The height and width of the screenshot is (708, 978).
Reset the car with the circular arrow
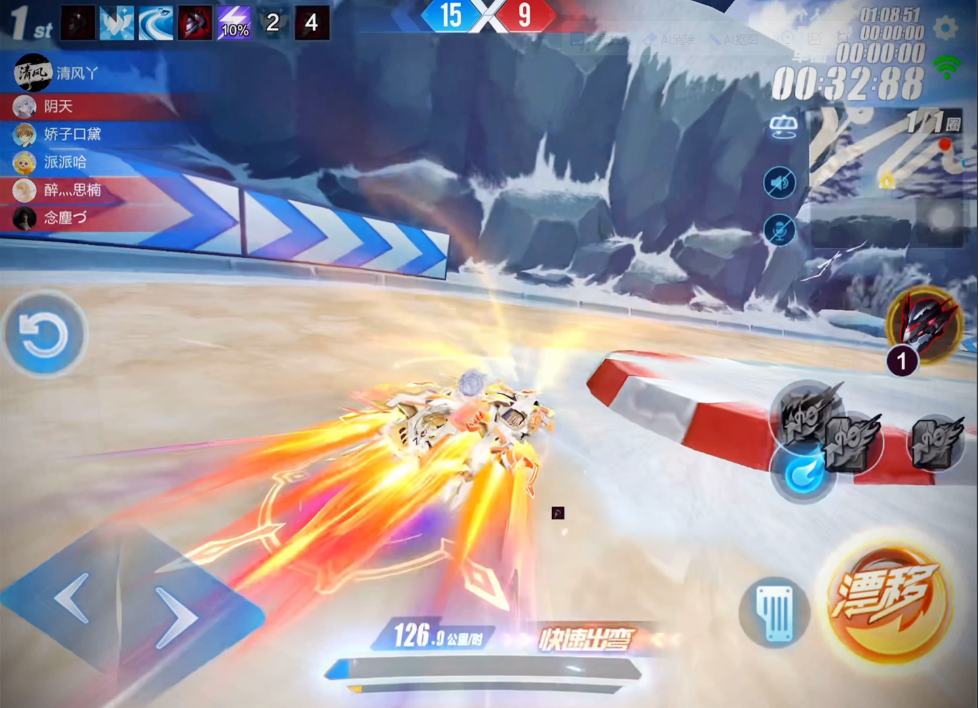point(45,335)
